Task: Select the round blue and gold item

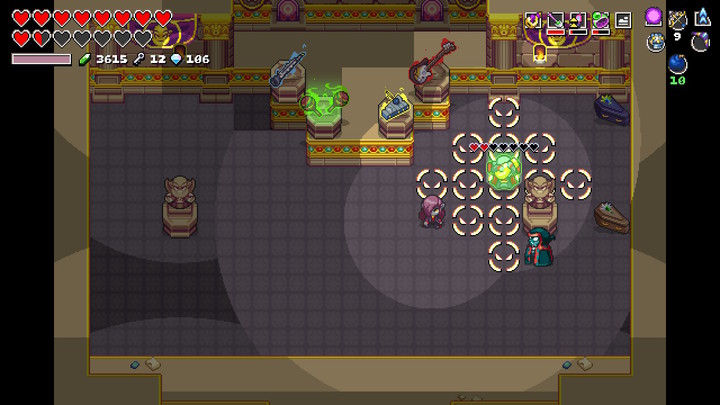Action: [x=655, y=42]
